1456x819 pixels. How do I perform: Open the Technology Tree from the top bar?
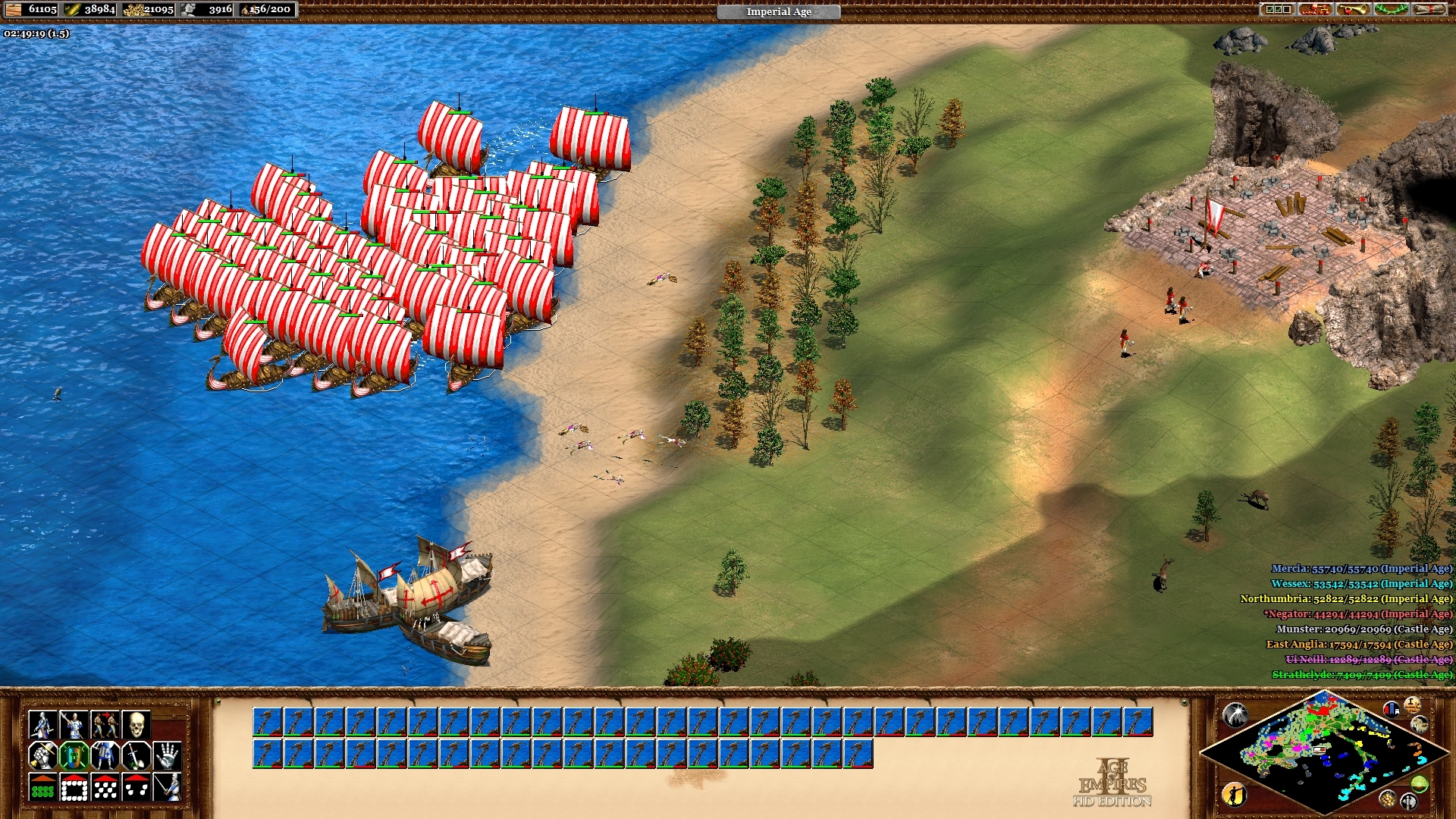(1315, 10)
